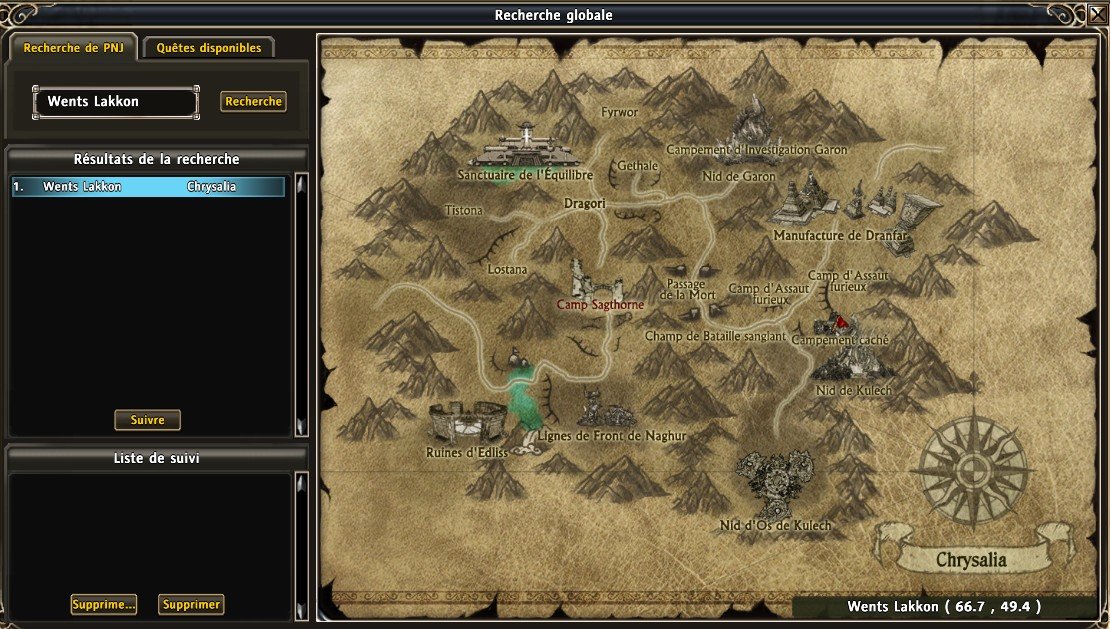1110x629 pixels.
Task: Start the search with the Recherche button
Action: (253, 102)
